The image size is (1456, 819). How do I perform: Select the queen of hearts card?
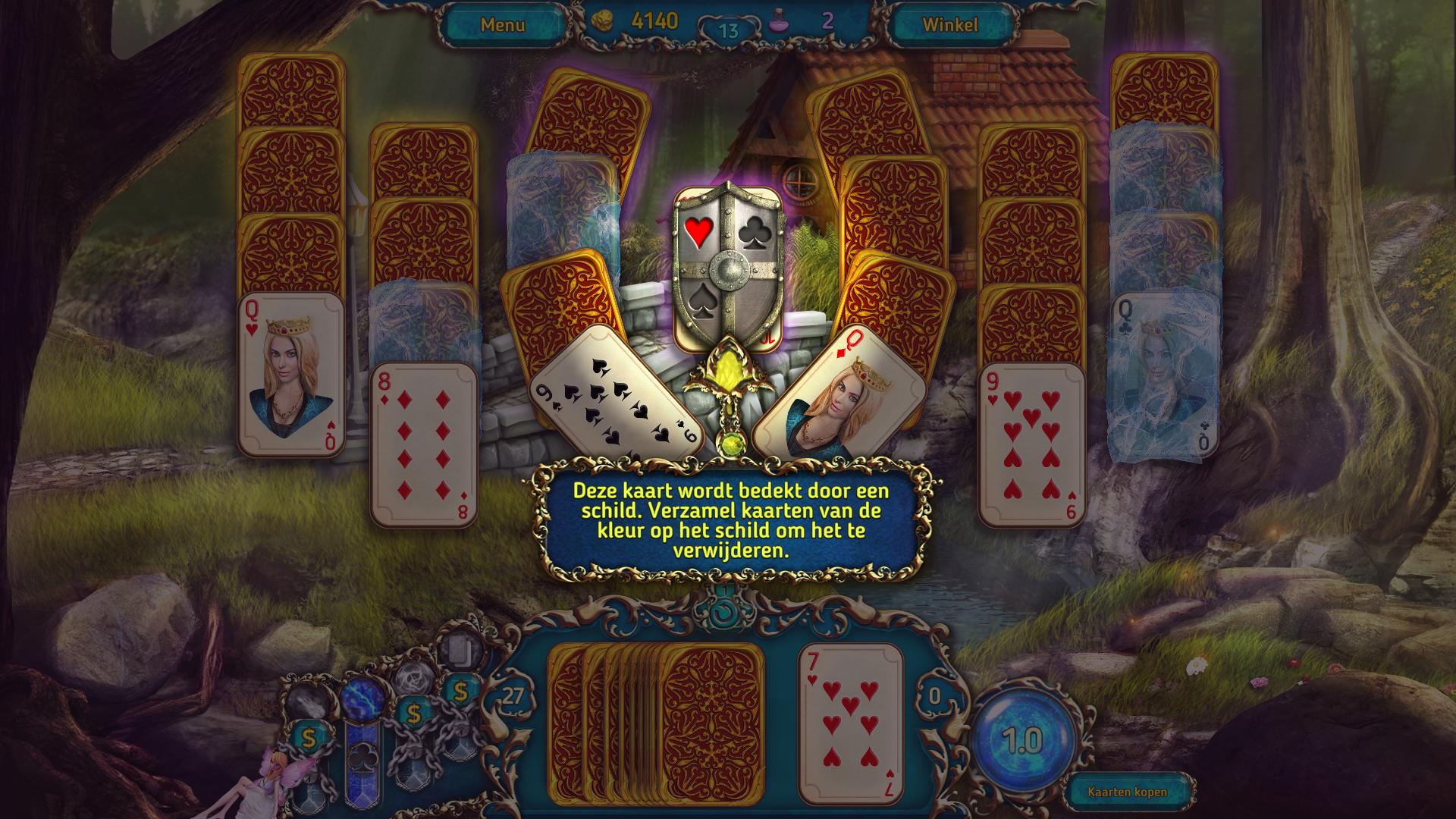pos(291,375)
